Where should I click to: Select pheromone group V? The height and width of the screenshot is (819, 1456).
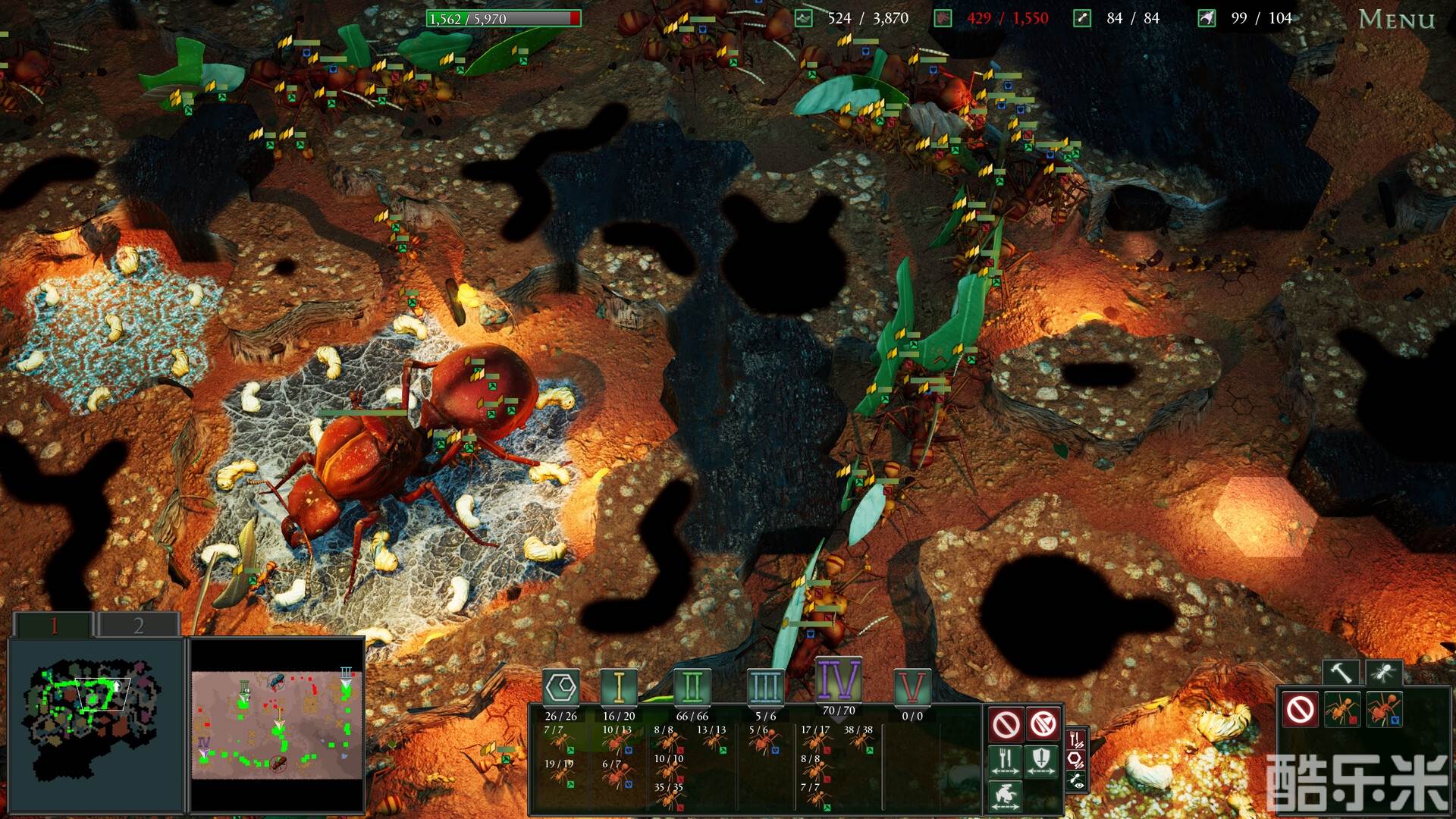pos(912,688)
